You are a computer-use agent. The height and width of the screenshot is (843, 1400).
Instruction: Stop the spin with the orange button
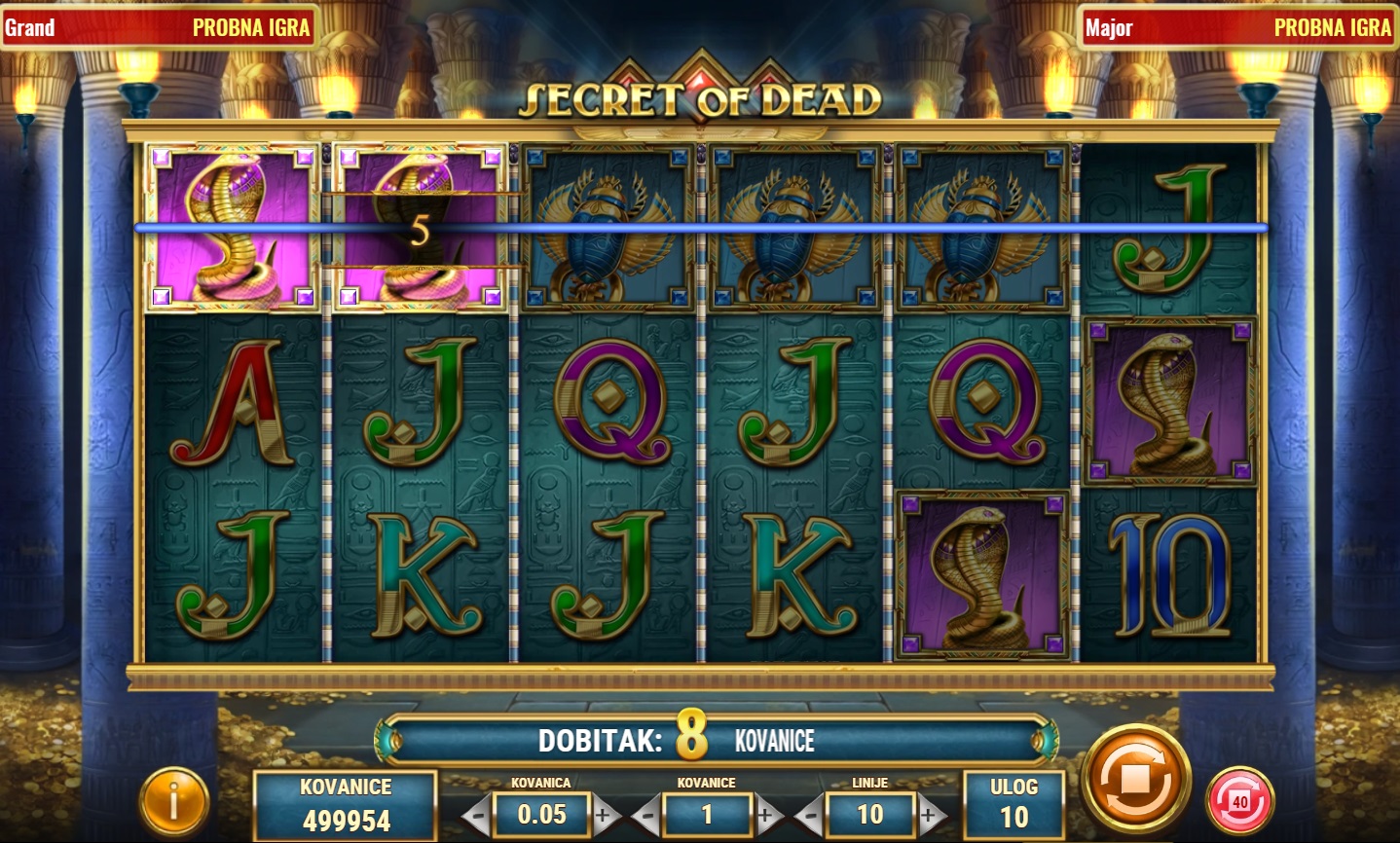(x=1136, y=780)
